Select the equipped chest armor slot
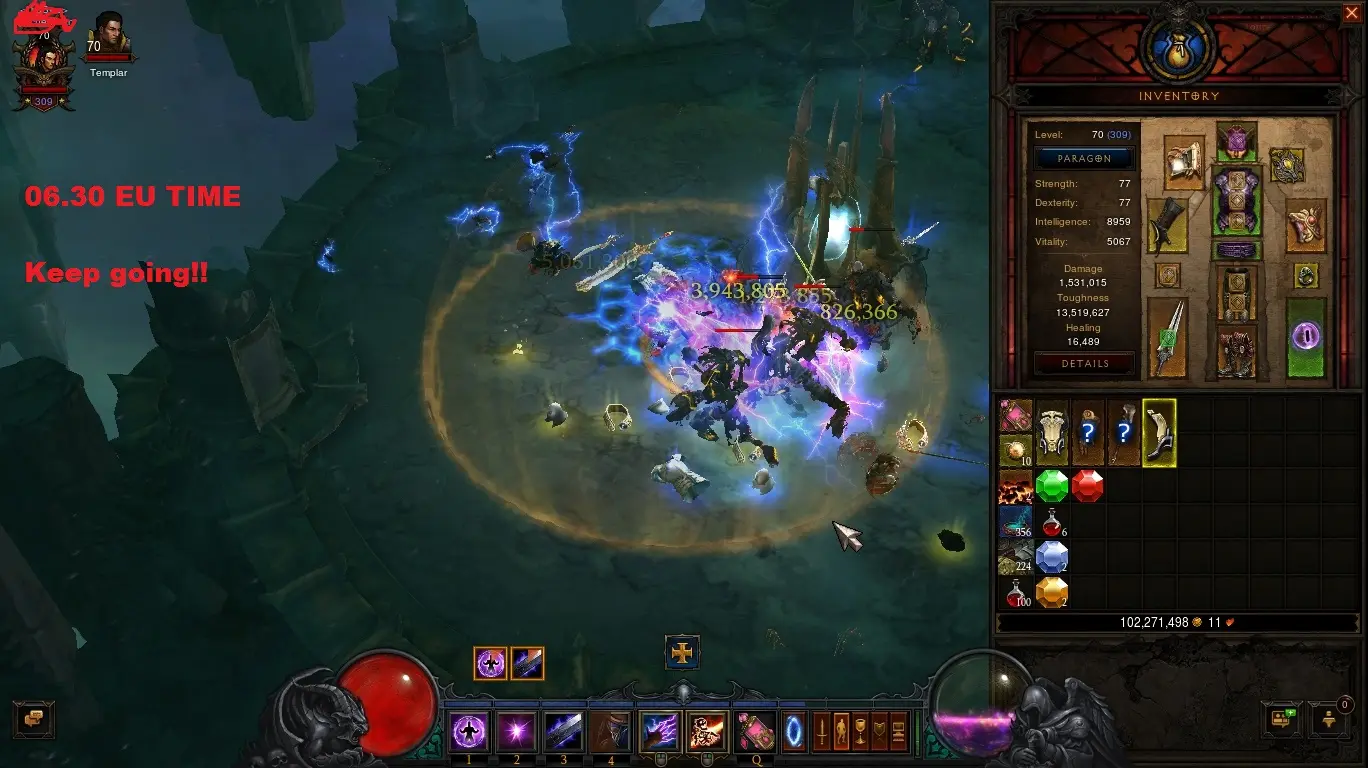The width and height of the screenshot is (1368, 768). 1236,203
